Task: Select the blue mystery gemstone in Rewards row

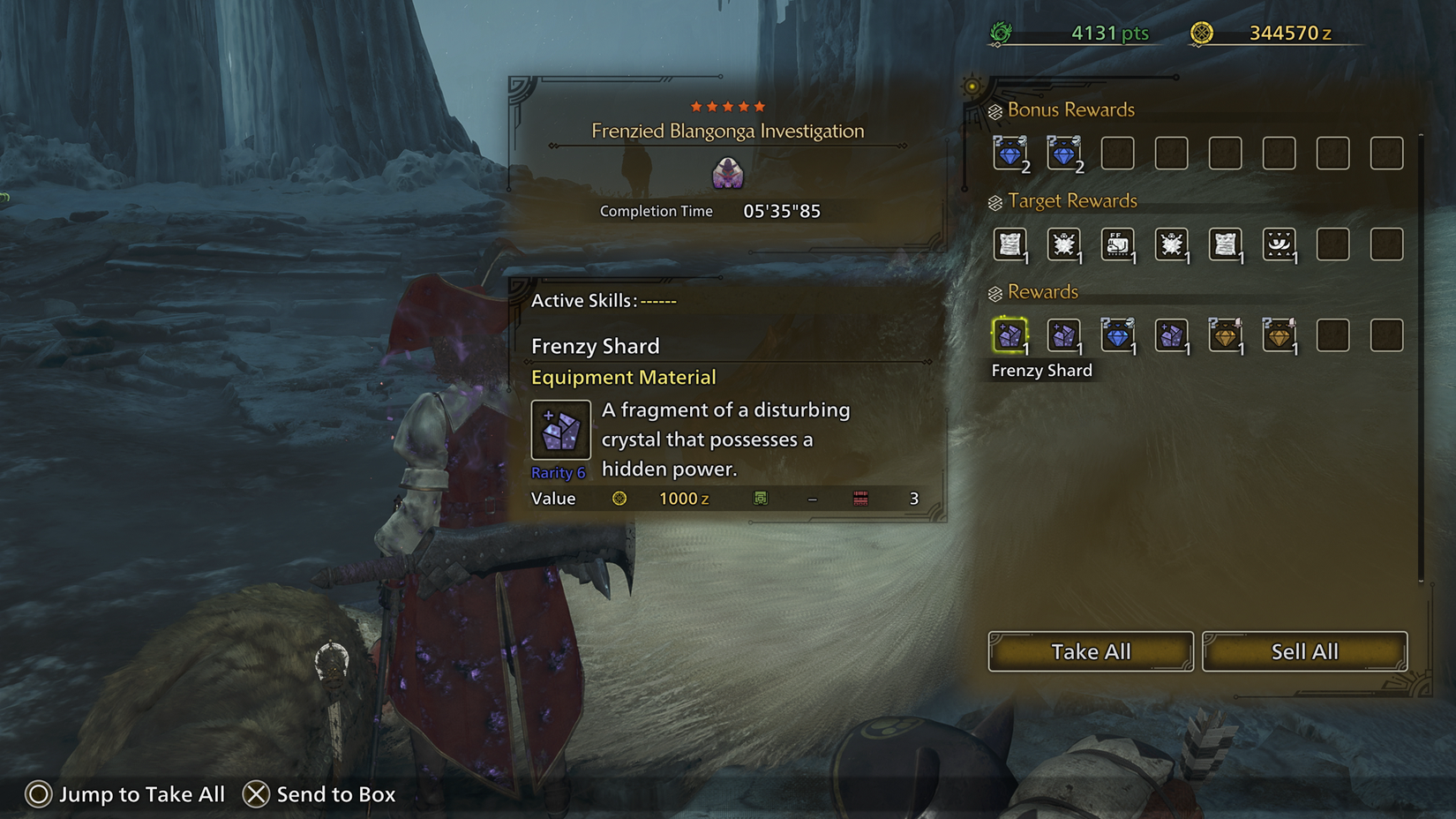Action: click(x=1118, y=335)
